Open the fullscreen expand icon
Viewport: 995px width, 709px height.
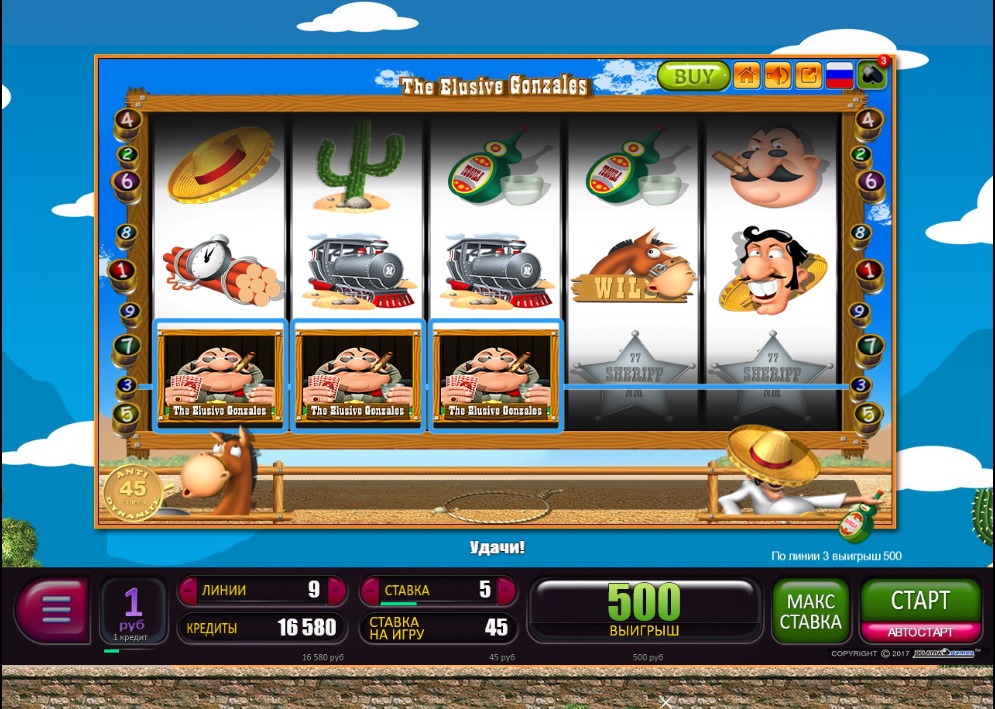pos(809,76)
